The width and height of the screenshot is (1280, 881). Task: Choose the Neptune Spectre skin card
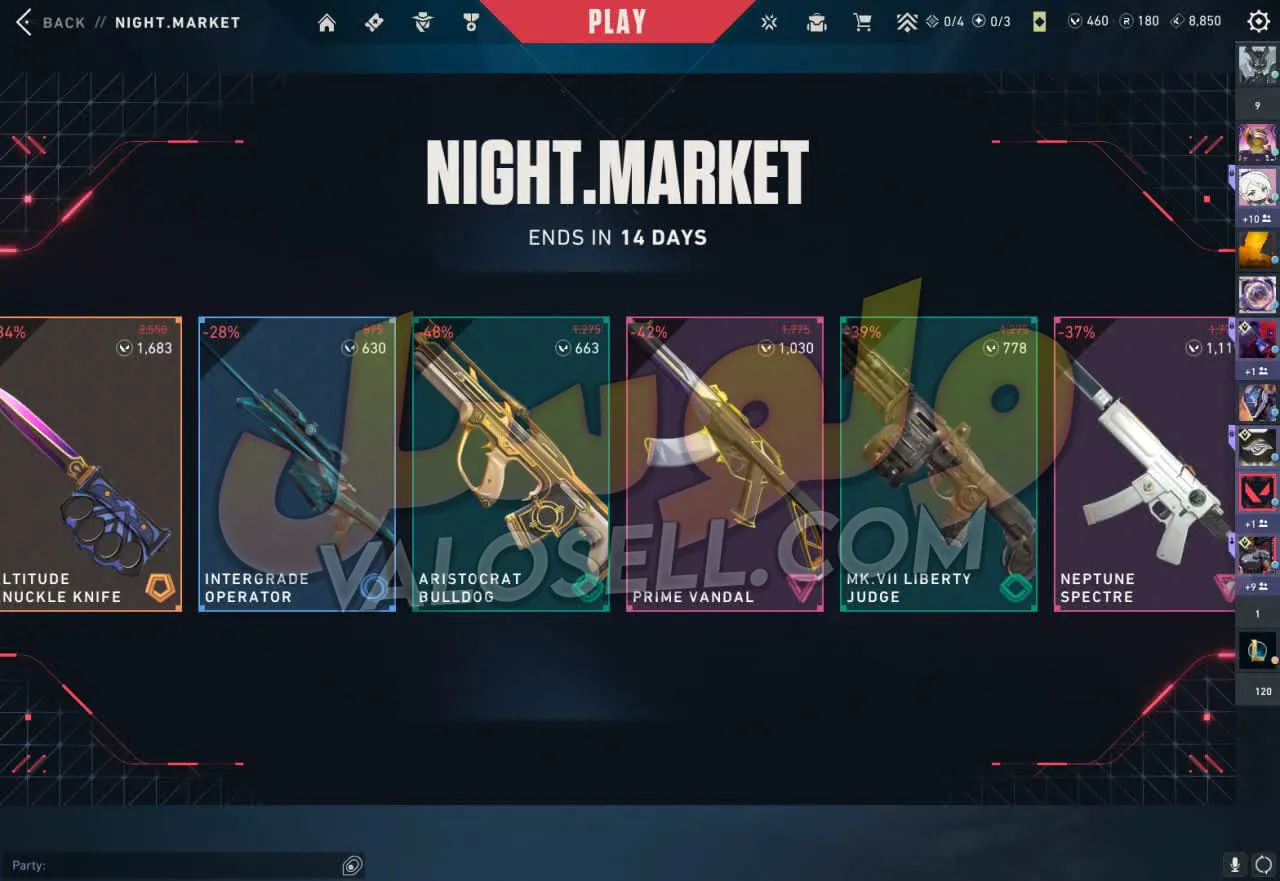(x=1145, y=464)
